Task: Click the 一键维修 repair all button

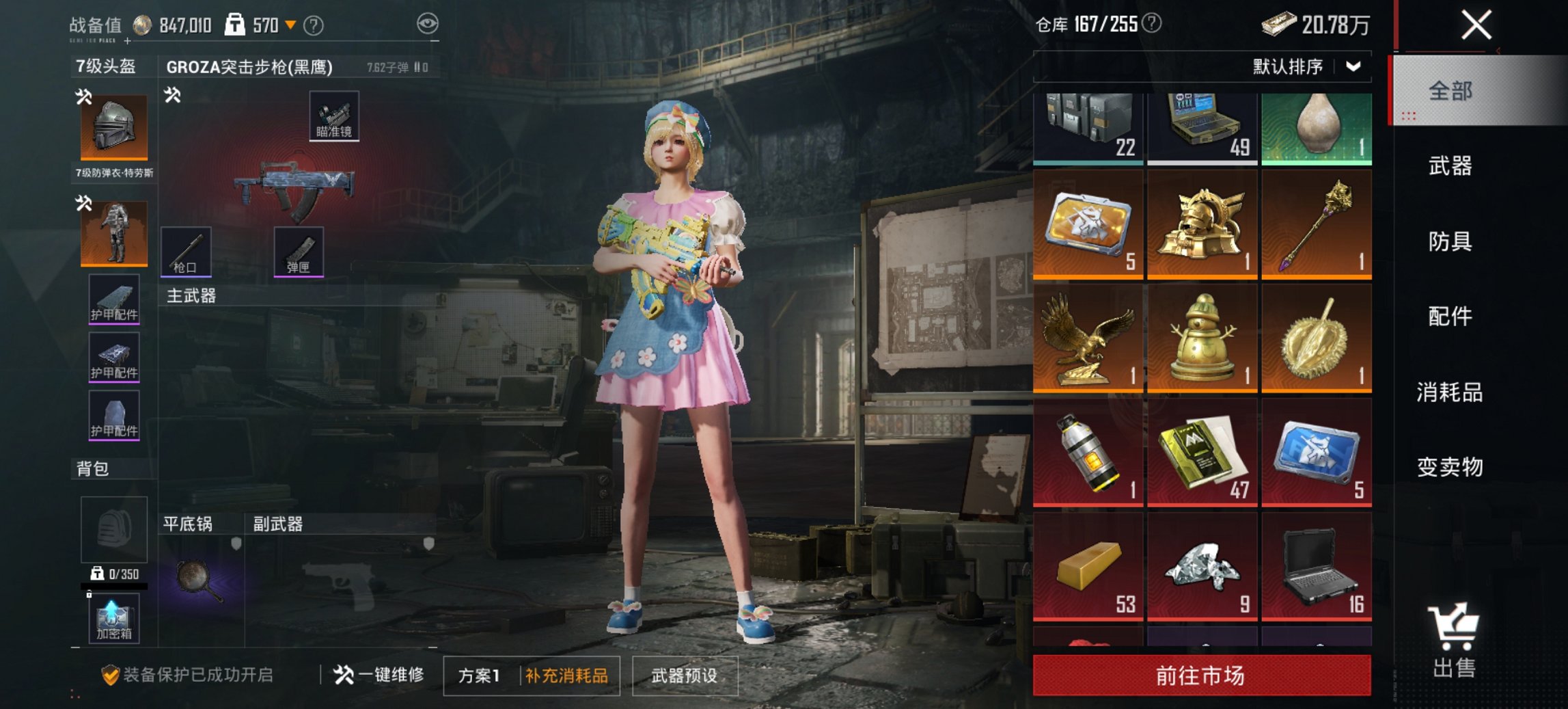Action: pos(381,674)
